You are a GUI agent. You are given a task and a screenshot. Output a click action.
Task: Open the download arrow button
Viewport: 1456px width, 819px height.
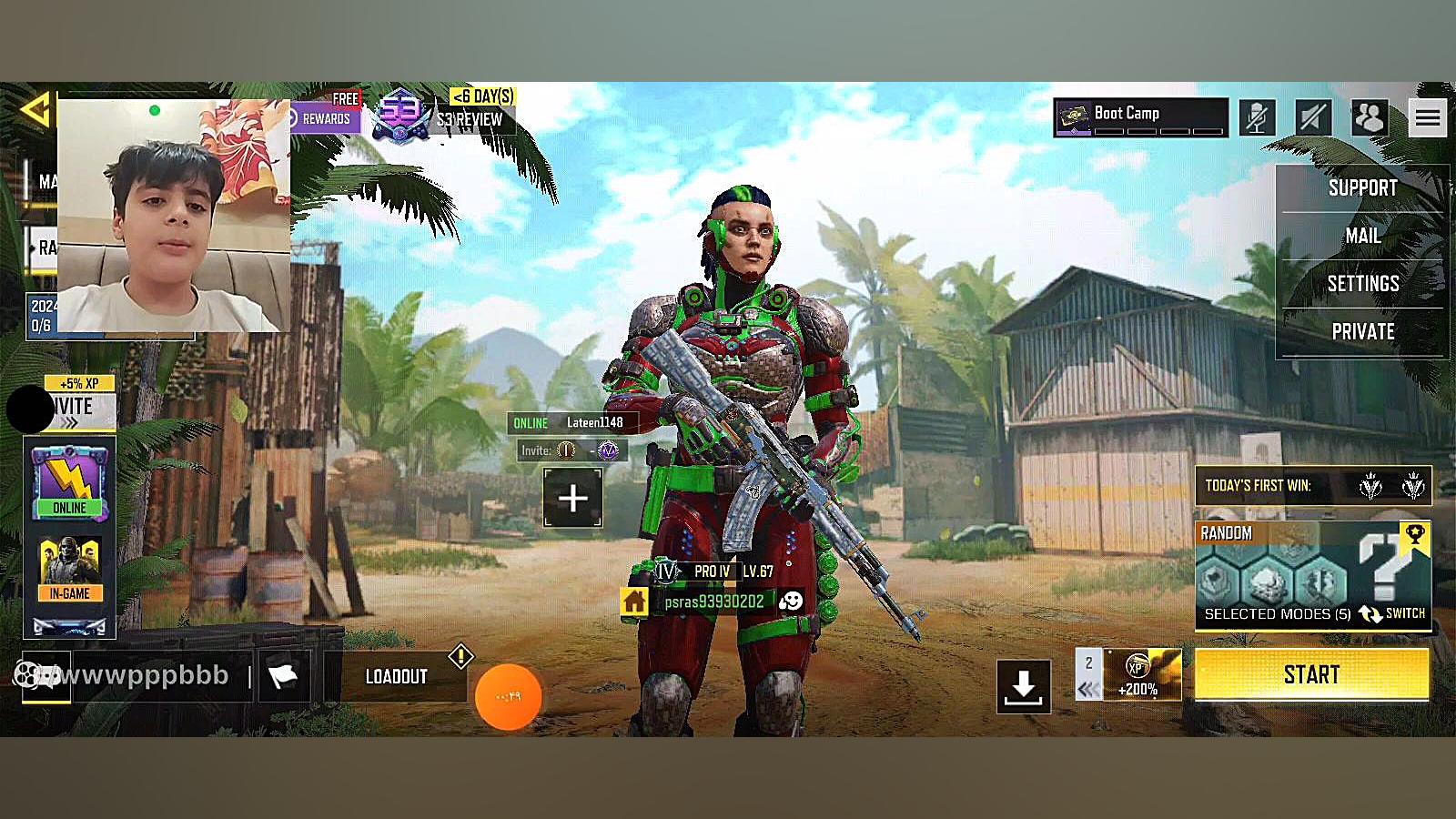point(1024,686)
